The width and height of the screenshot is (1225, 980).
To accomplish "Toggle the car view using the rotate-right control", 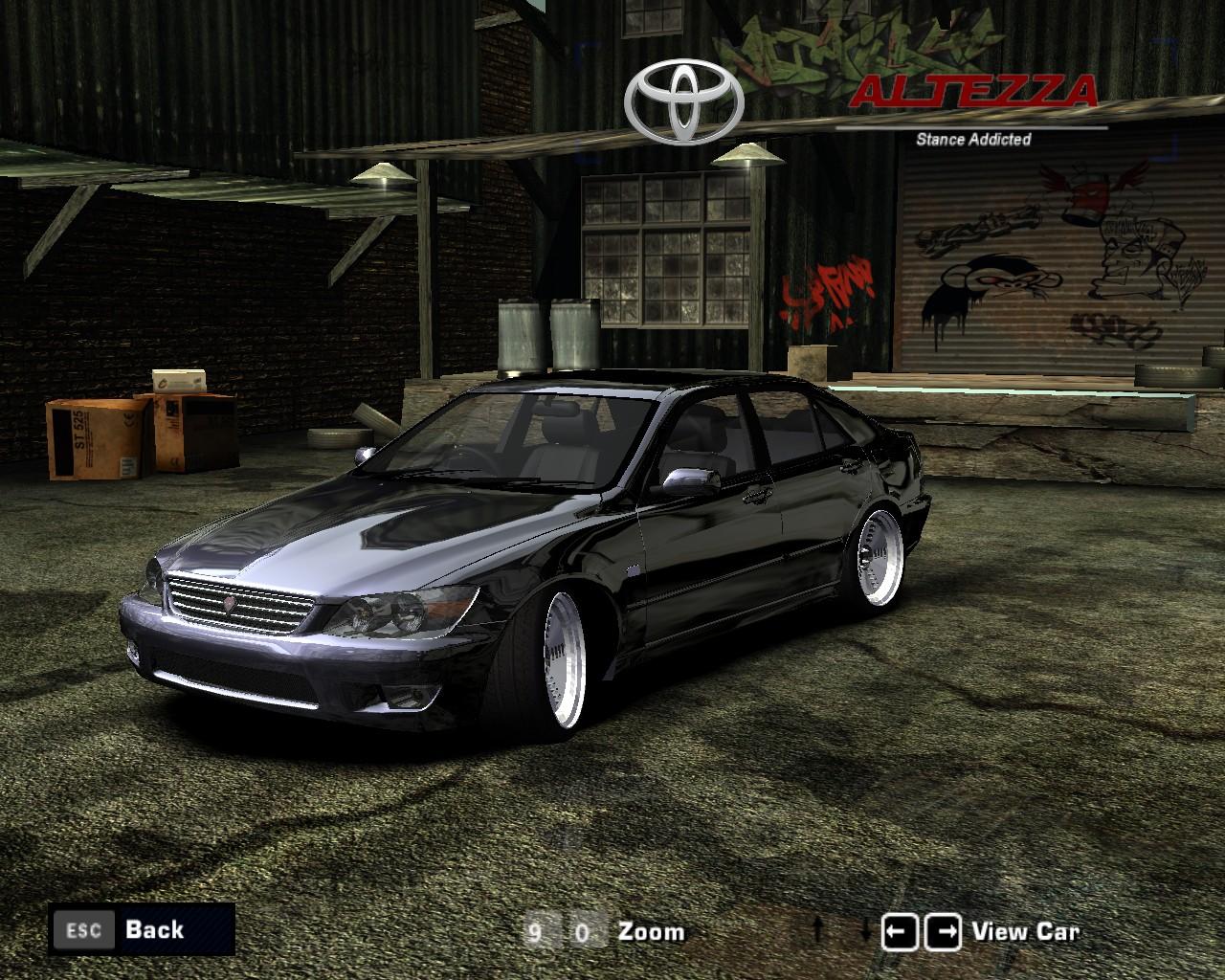I will [944, 928].
